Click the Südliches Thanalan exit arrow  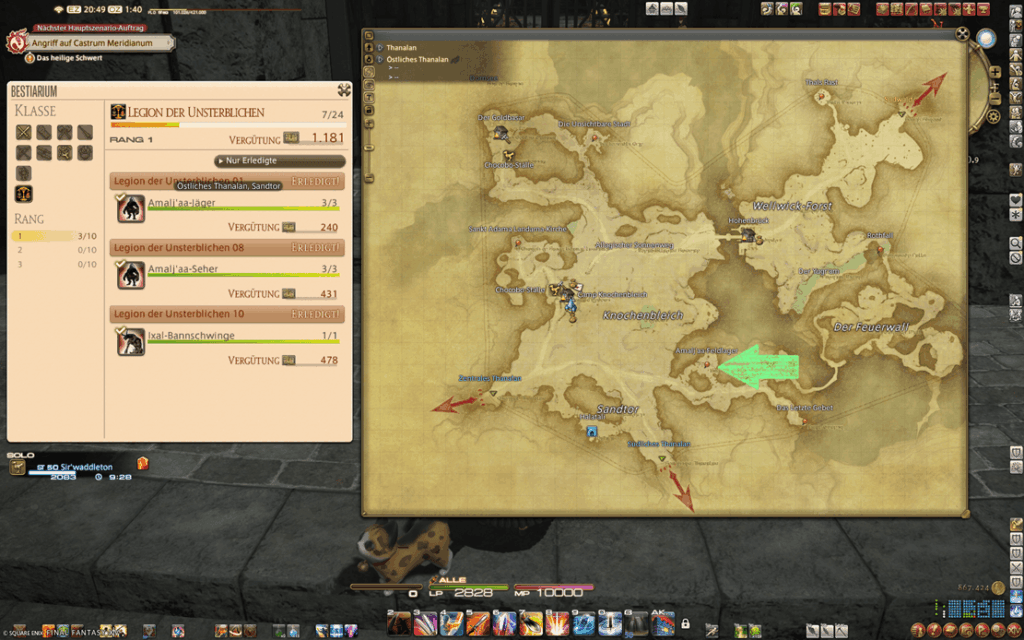683,491
